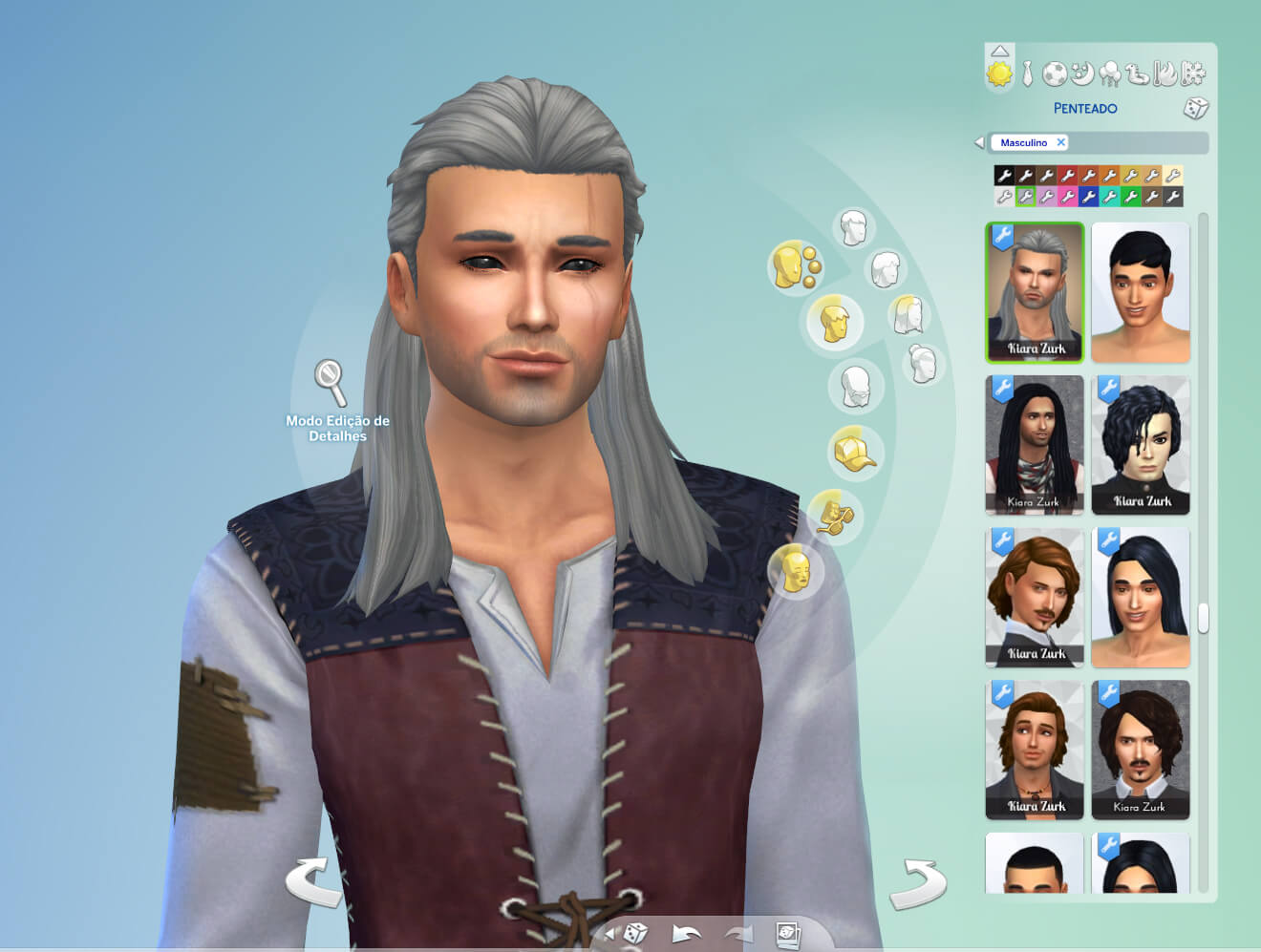Viewport: 1261px width, 952px height.
Task: Open the Cold Weather snowflake category
Action: pos(1192,72)
